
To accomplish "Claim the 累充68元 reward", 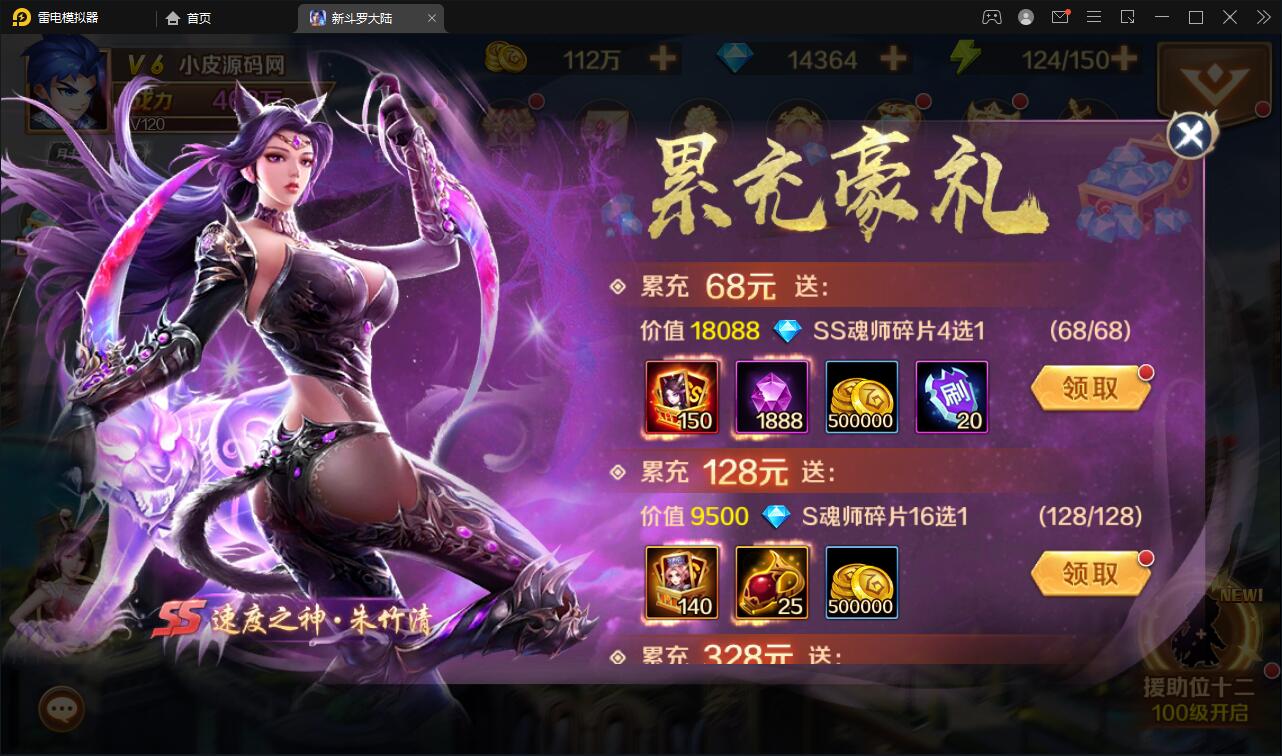I will coord(1091,390).
